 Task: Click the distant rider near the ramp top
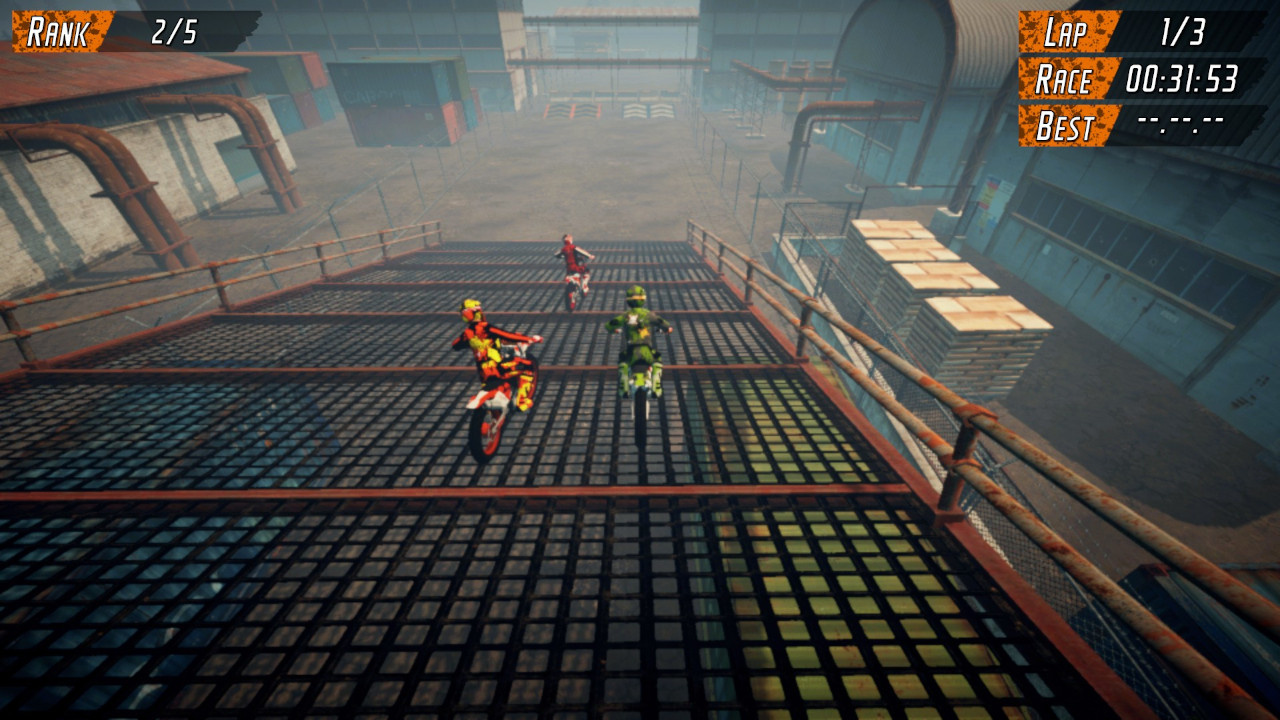(x=572, y=265)
